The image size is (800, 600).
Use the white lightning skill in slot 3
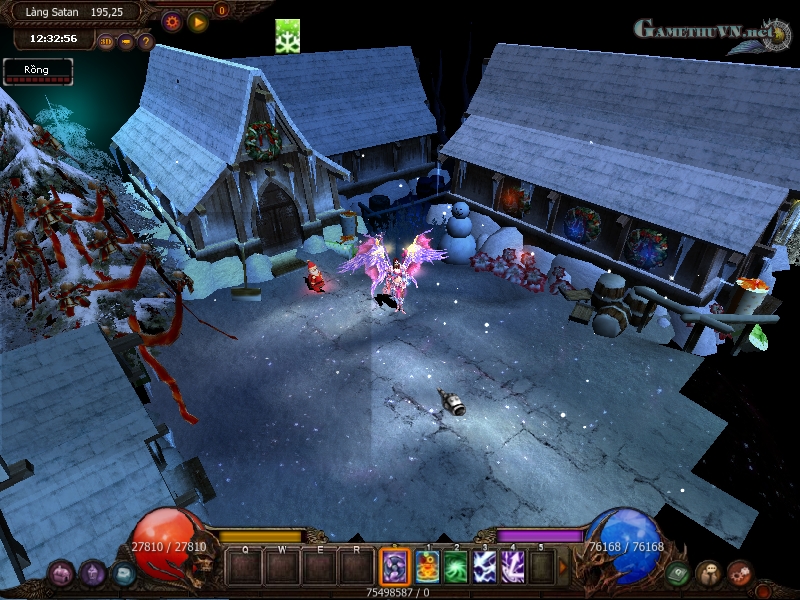point(485,568)
